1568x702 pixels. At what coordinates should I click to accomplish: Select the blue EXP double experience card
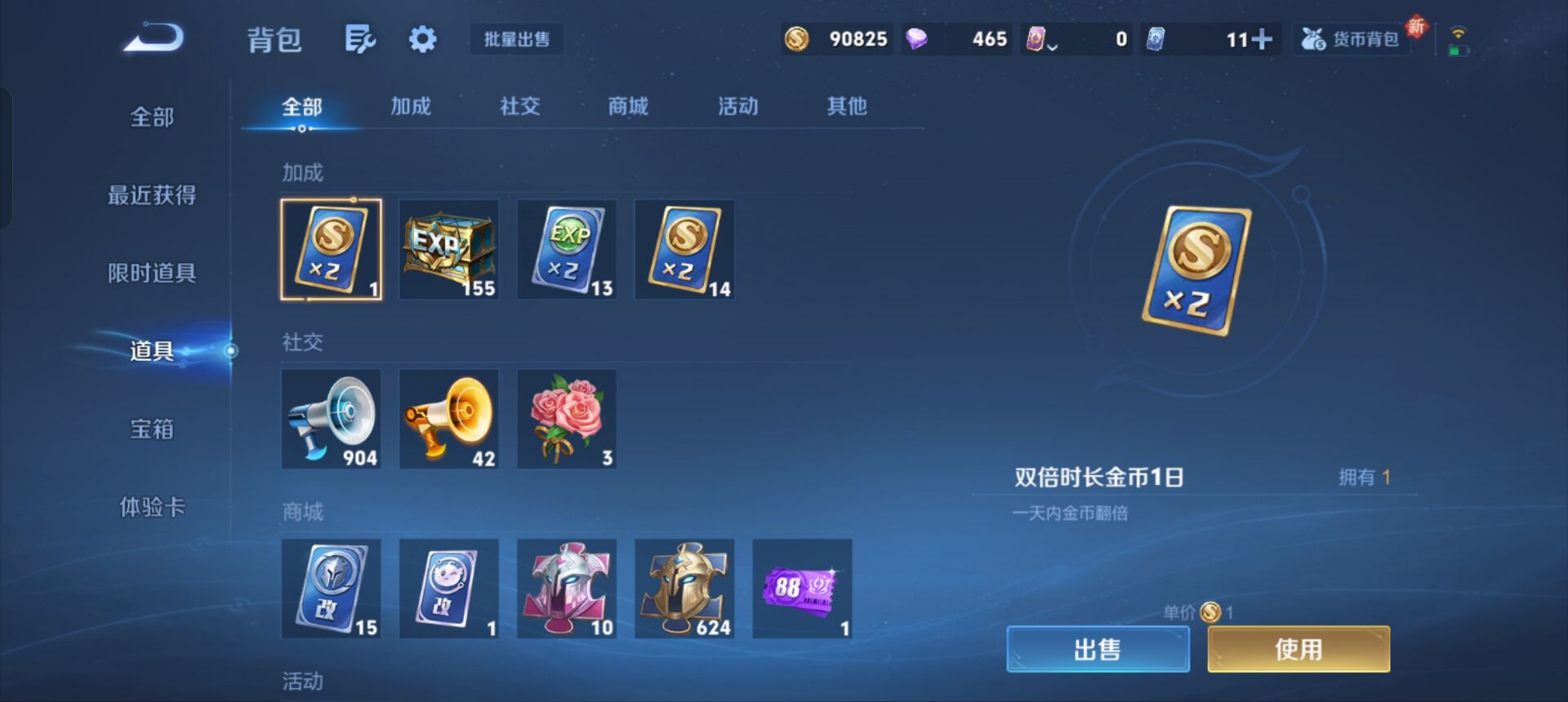(x=567, y=249)
